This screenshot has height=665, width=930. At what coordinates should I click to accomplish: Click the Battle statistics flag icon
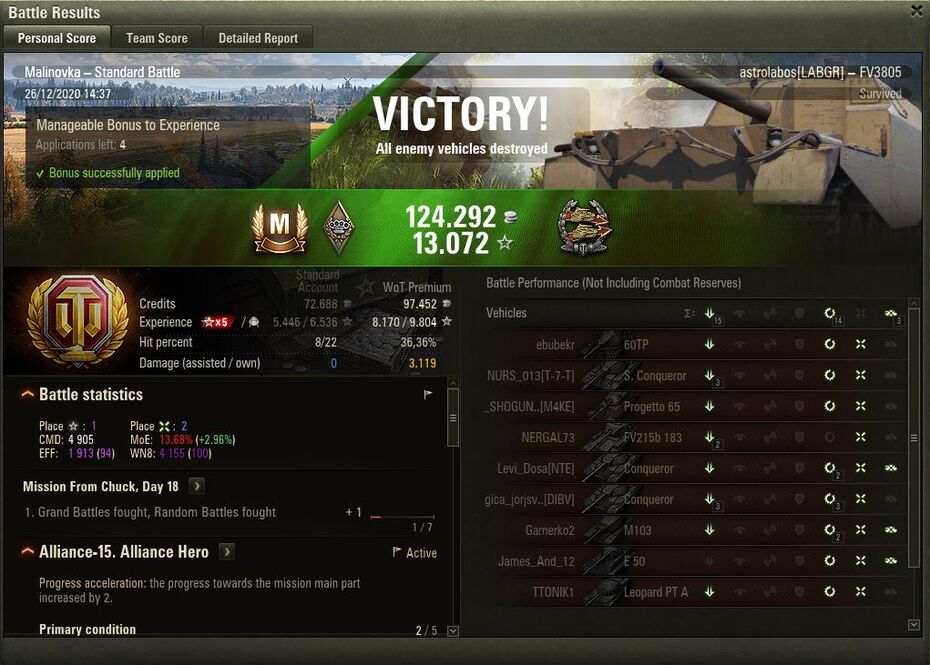tap(428, 395)
